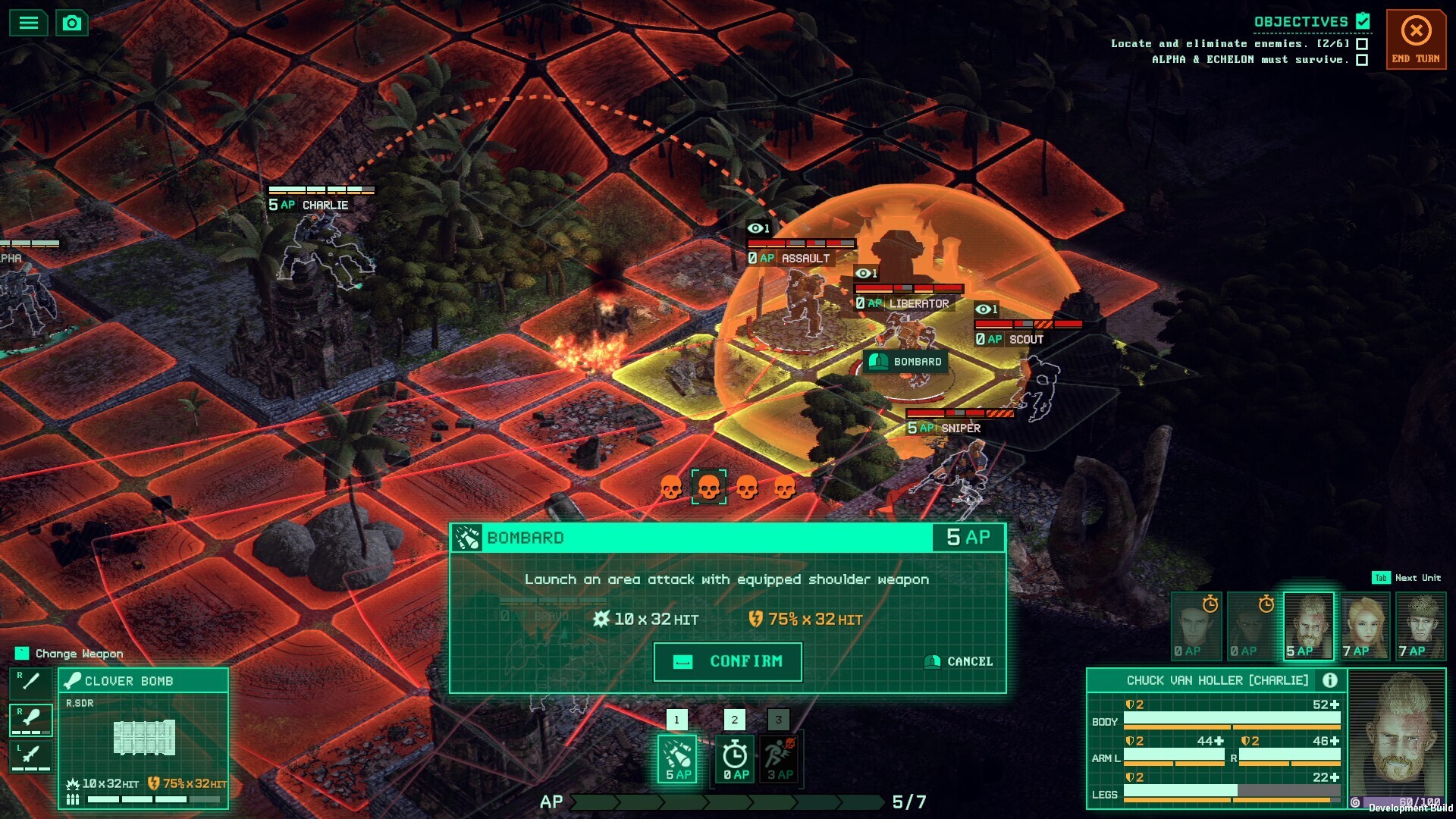Cancel the Bombard action
Viewport: 1456px width, 819px height.
[959, 661]
